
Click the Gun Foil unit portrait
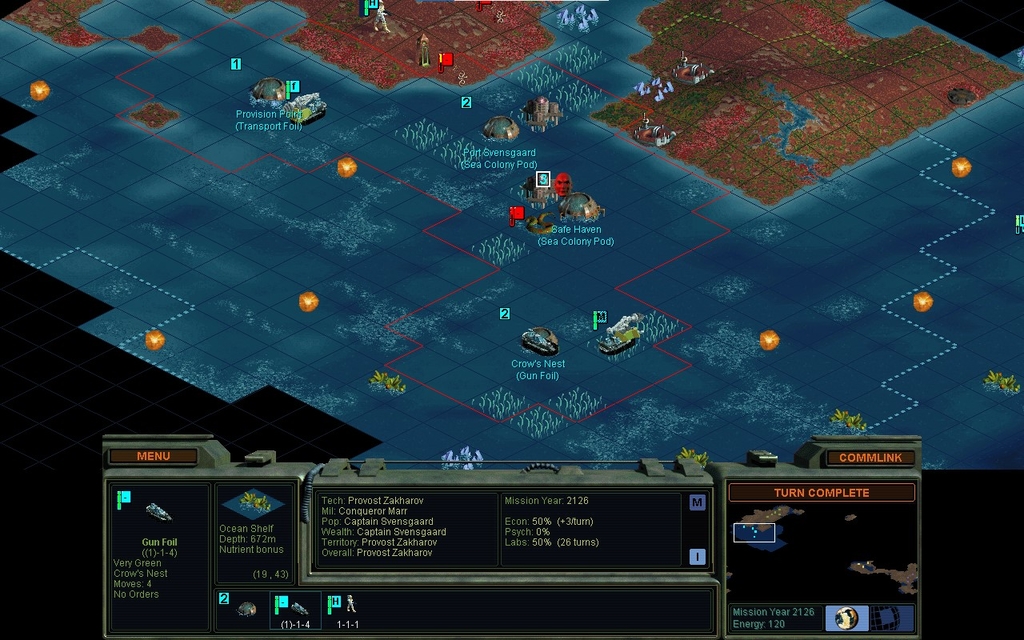(158, 512)
